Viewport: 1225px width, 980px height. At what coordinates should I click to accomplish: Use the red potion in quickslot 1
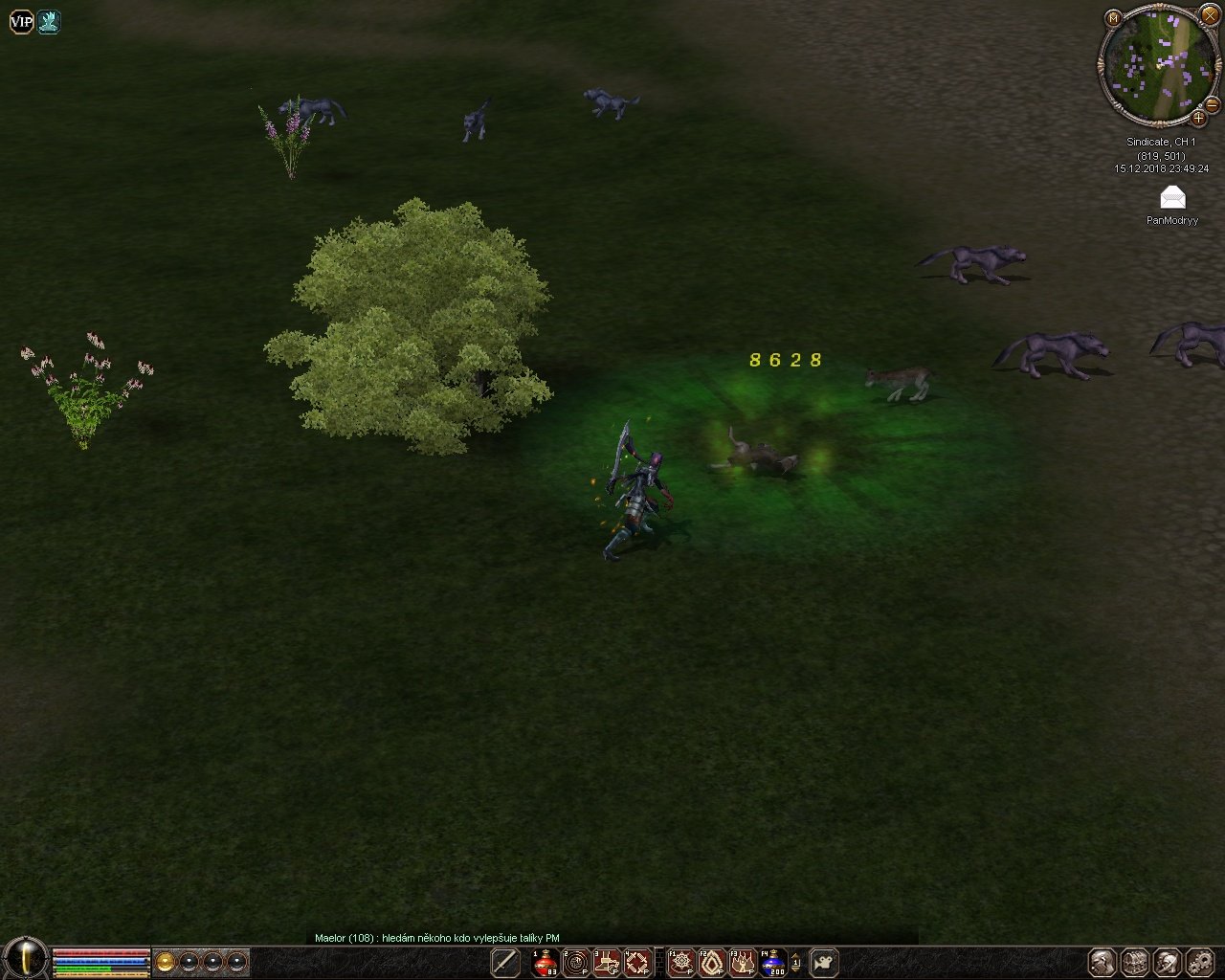[546, 962]
